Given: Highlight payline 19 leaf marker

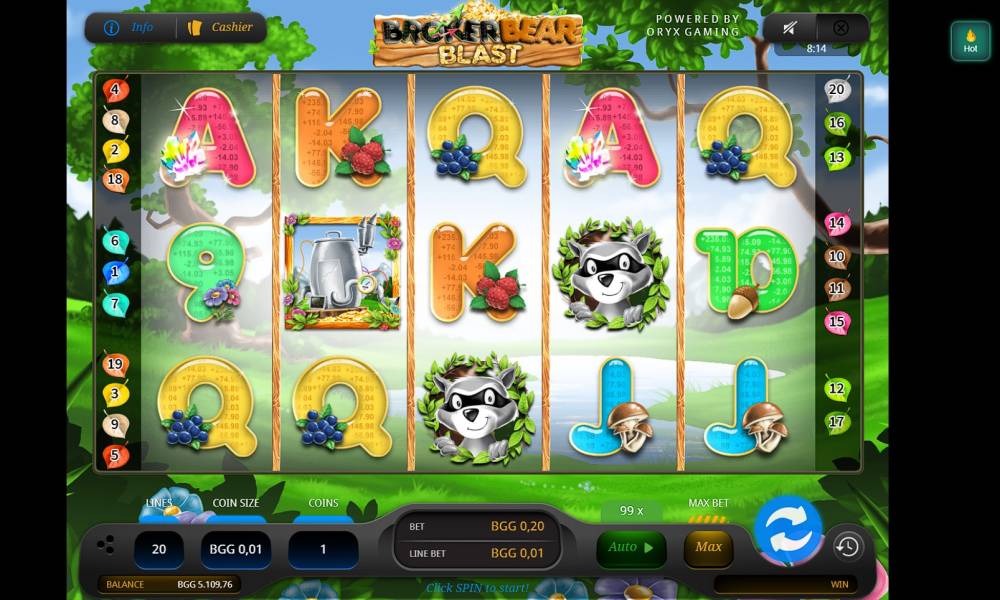Looking at the screenshot, I should click(115, 365).
